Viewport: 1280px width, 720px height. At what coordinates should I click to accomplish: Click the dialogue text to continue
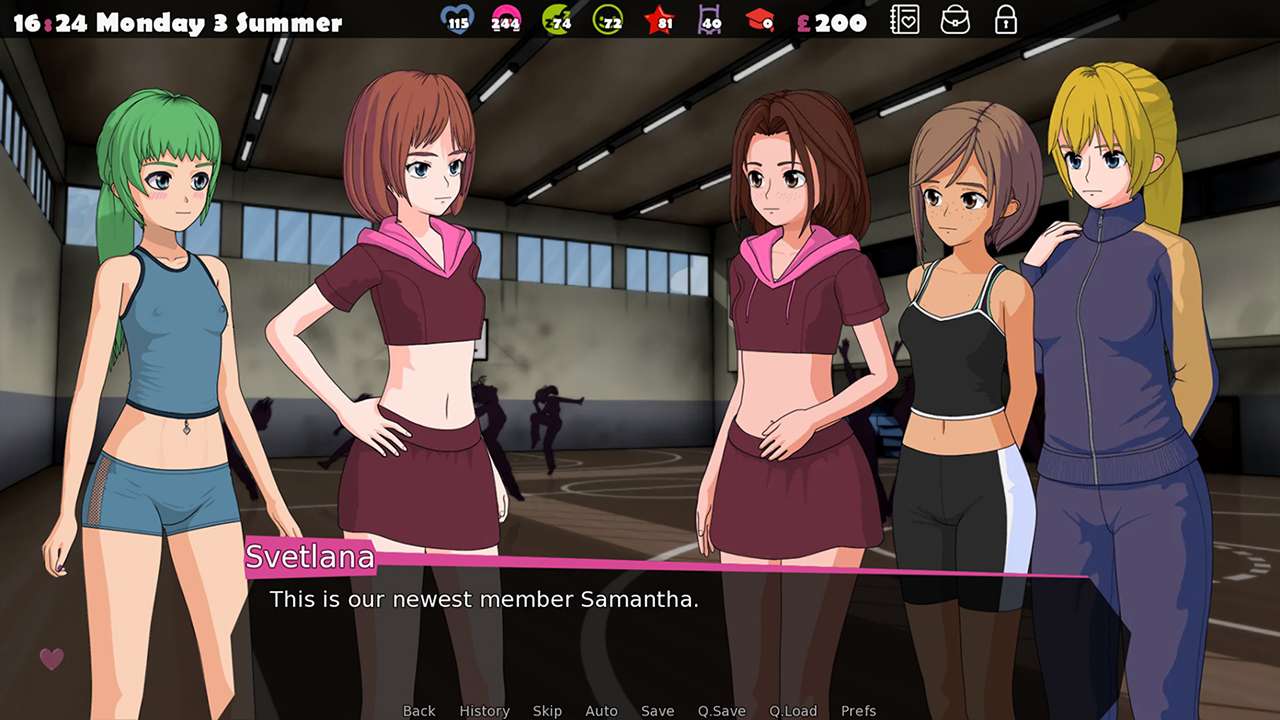point(484,600)
